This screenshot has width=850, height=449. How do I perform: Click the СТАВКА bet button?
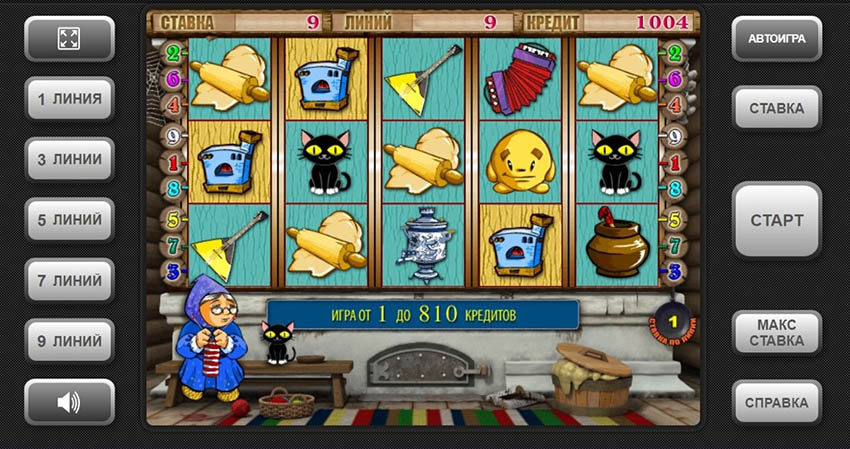(x=777, y=108)
